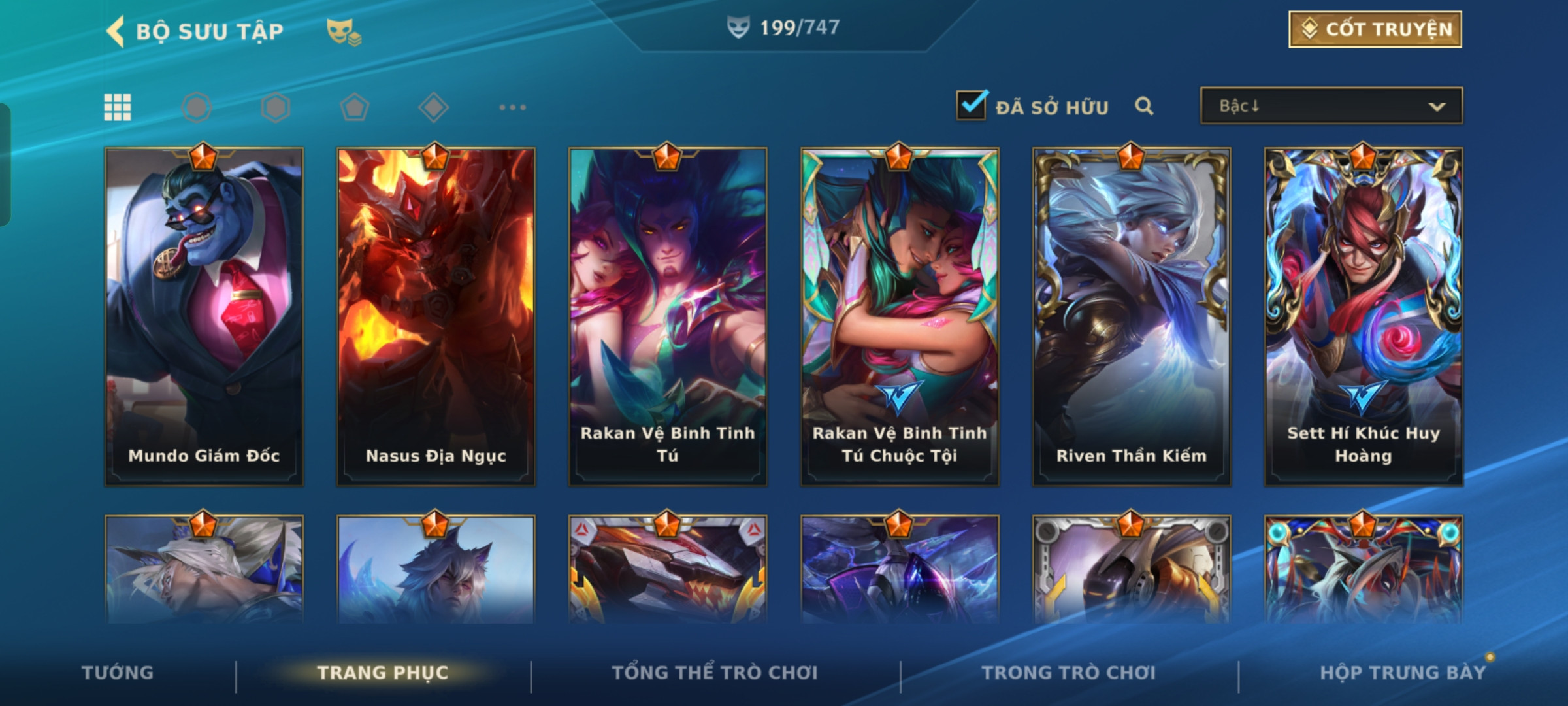Open the Cốt Truyện button
Screen dimensions: 1568x706
pyautogui.click(x=1375, y=29)
